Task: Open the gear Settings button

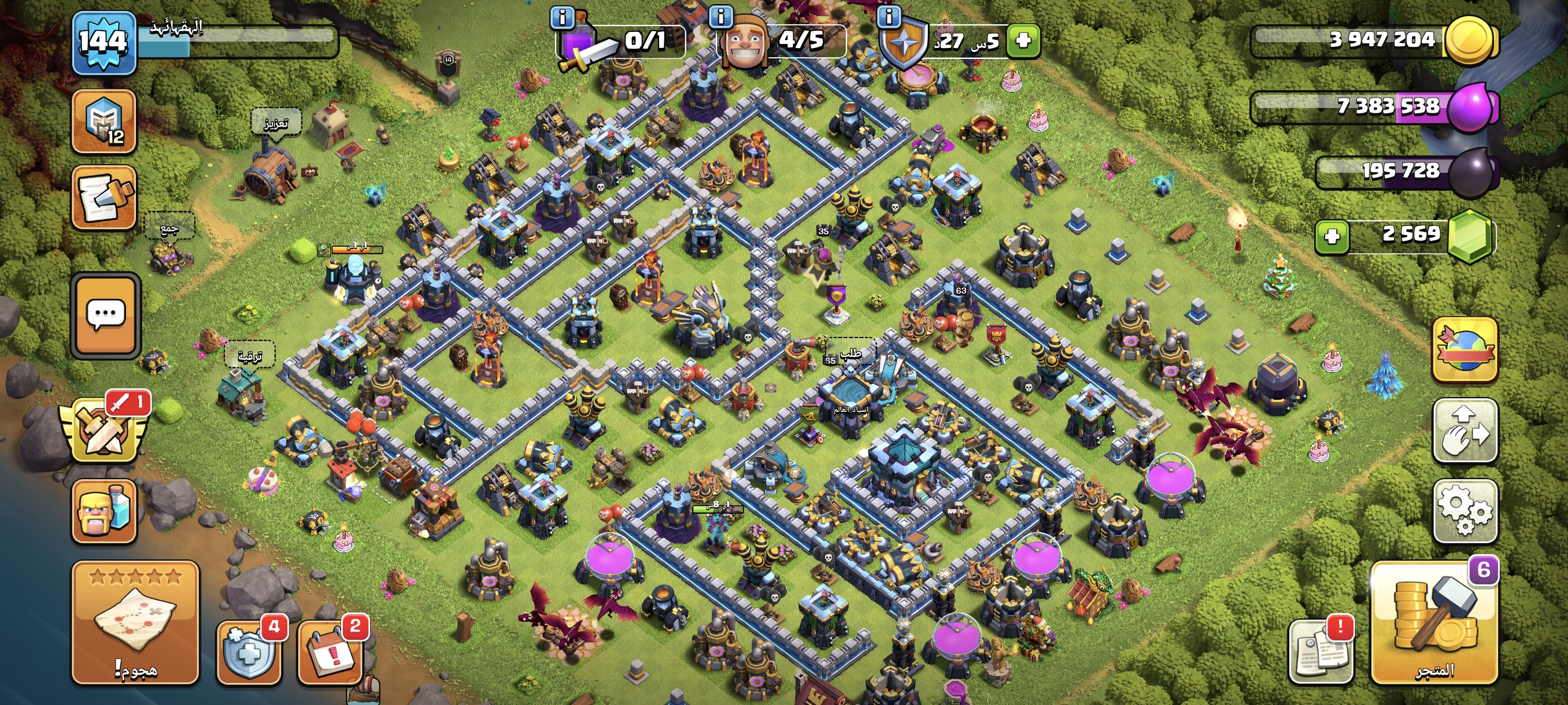Action: coord(1465,511)
